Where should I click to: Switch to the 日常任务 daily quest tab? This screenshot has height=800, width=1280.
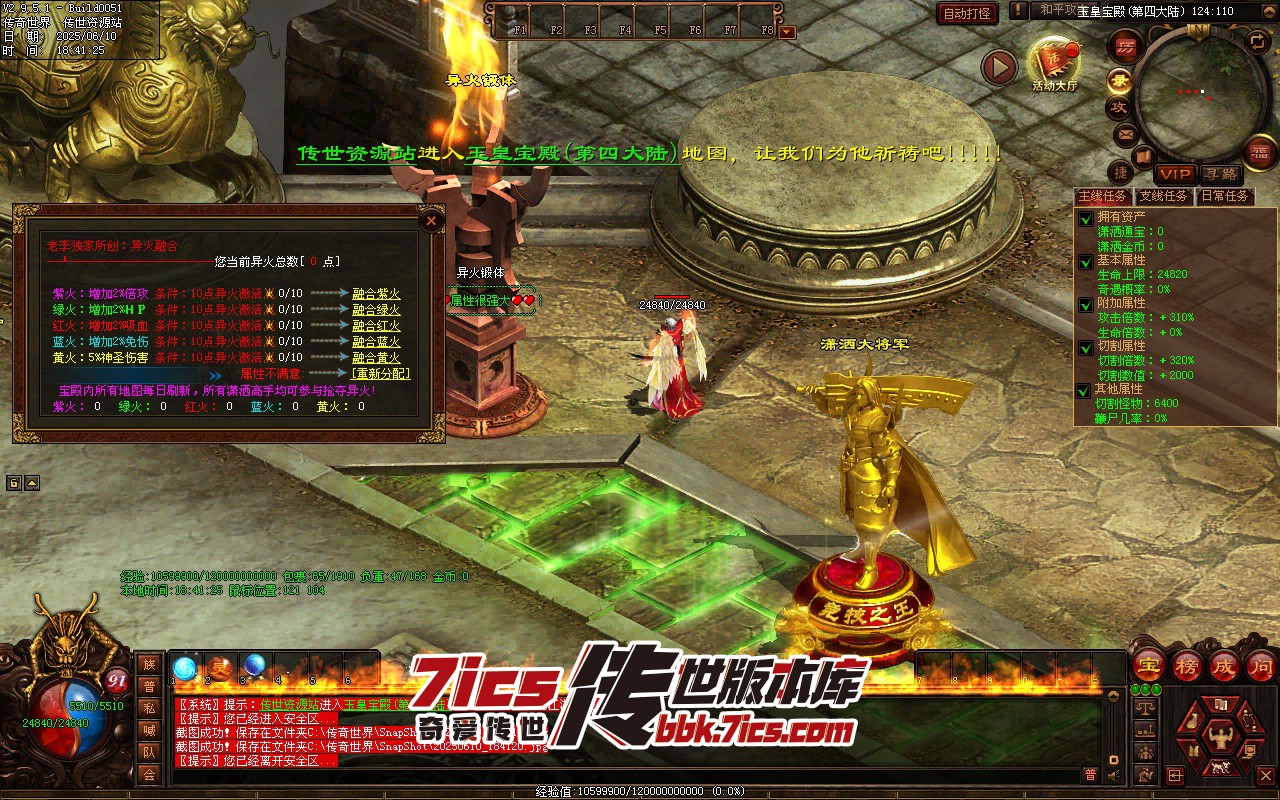click(x=1225, y=196)
